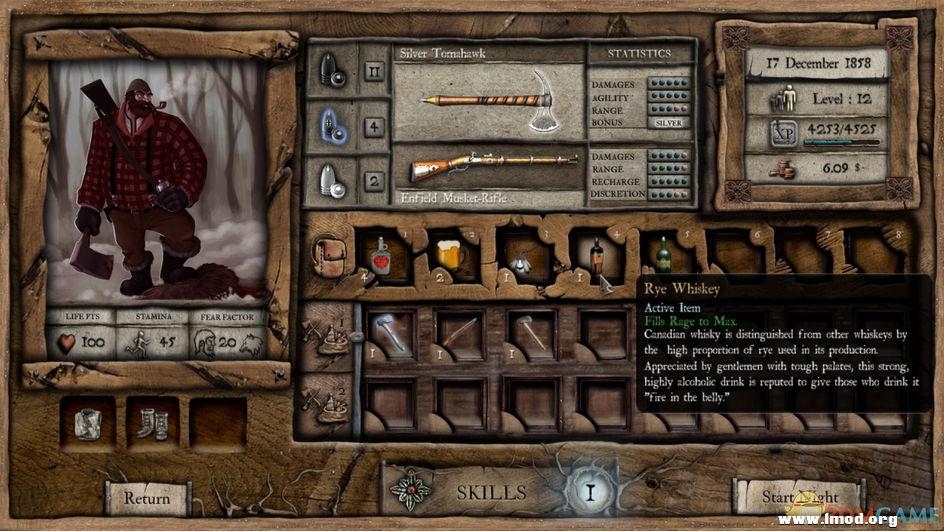Select the Silver Tomahawk melee weapon
The width and height of the screenshot is (944, 532).
487,100
